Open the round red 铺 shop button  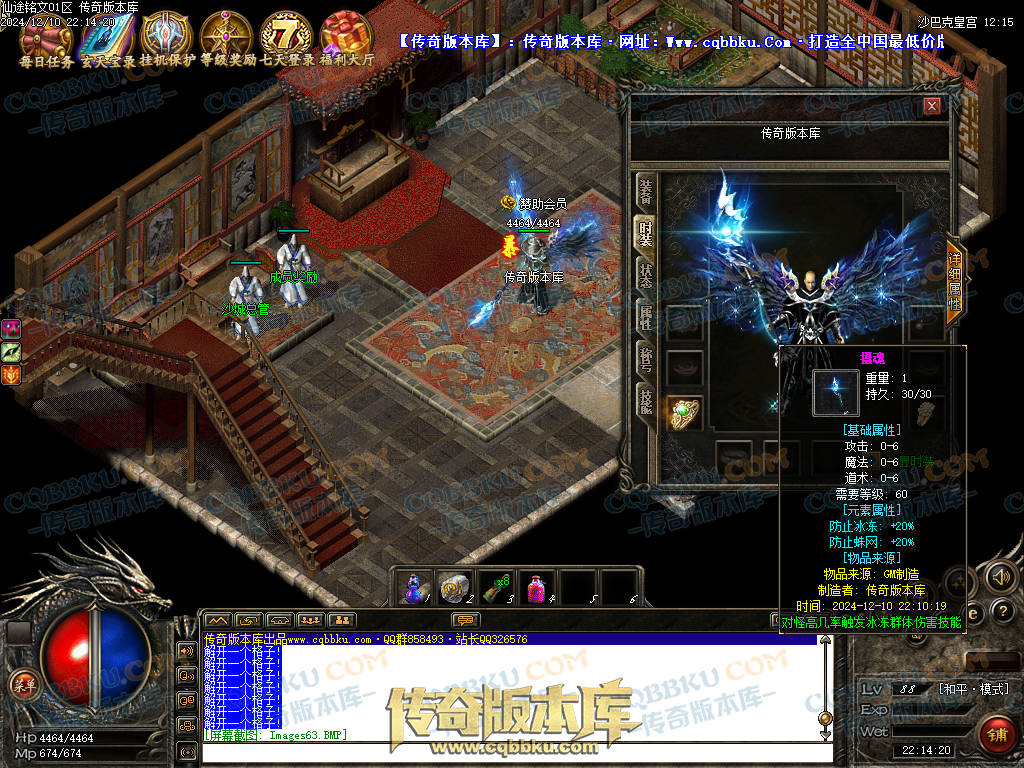point(996,734)
